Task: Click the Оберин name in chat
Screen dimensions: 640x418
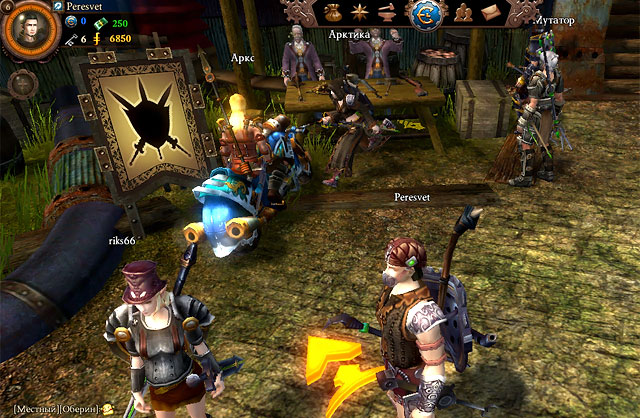Action: click(77, 409)
